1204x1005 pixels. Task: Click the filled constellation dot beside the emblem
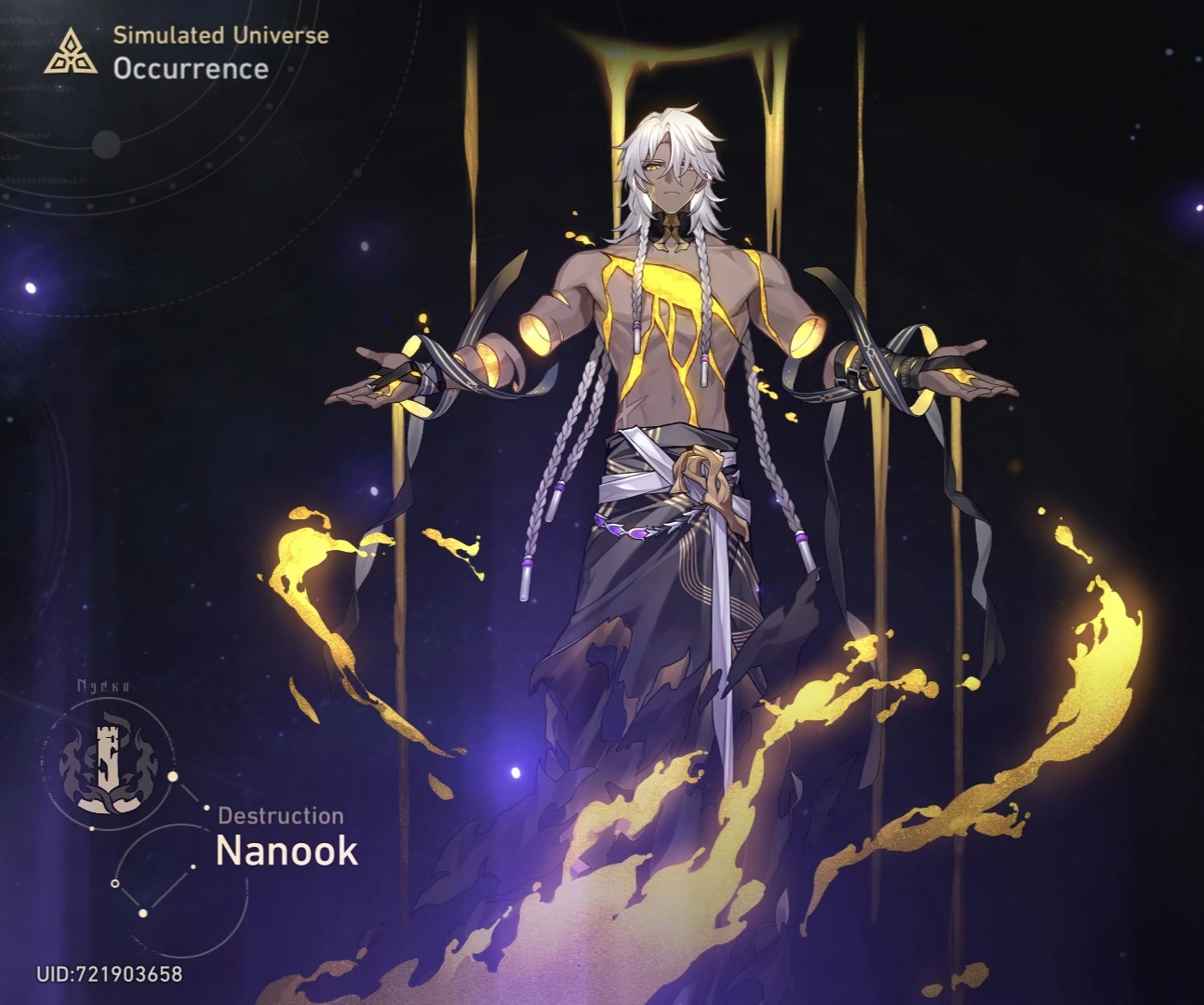click(x=172, y=775)
